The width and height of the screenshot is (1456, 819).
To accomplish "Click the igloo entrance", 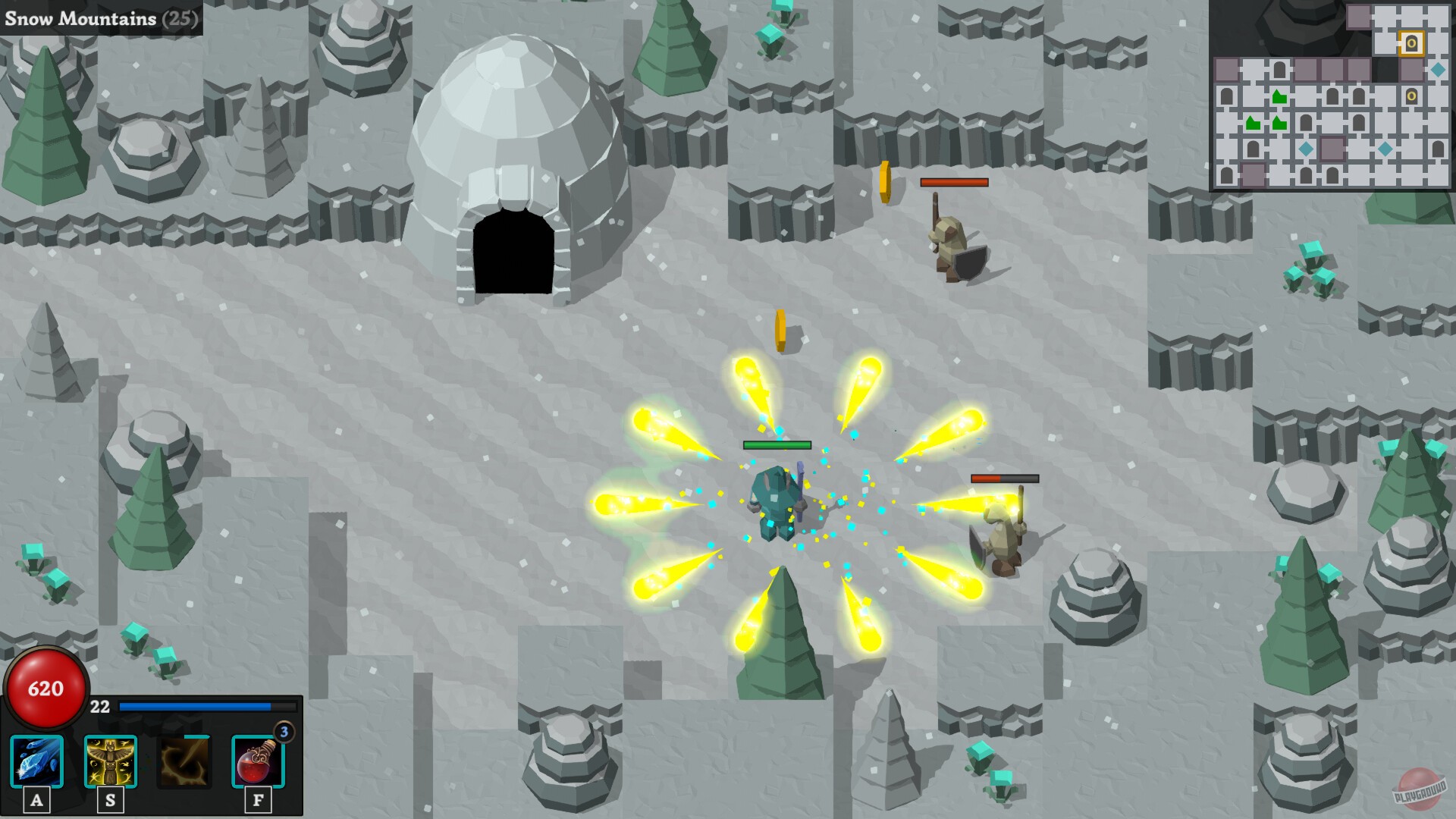I will (512, 250).
